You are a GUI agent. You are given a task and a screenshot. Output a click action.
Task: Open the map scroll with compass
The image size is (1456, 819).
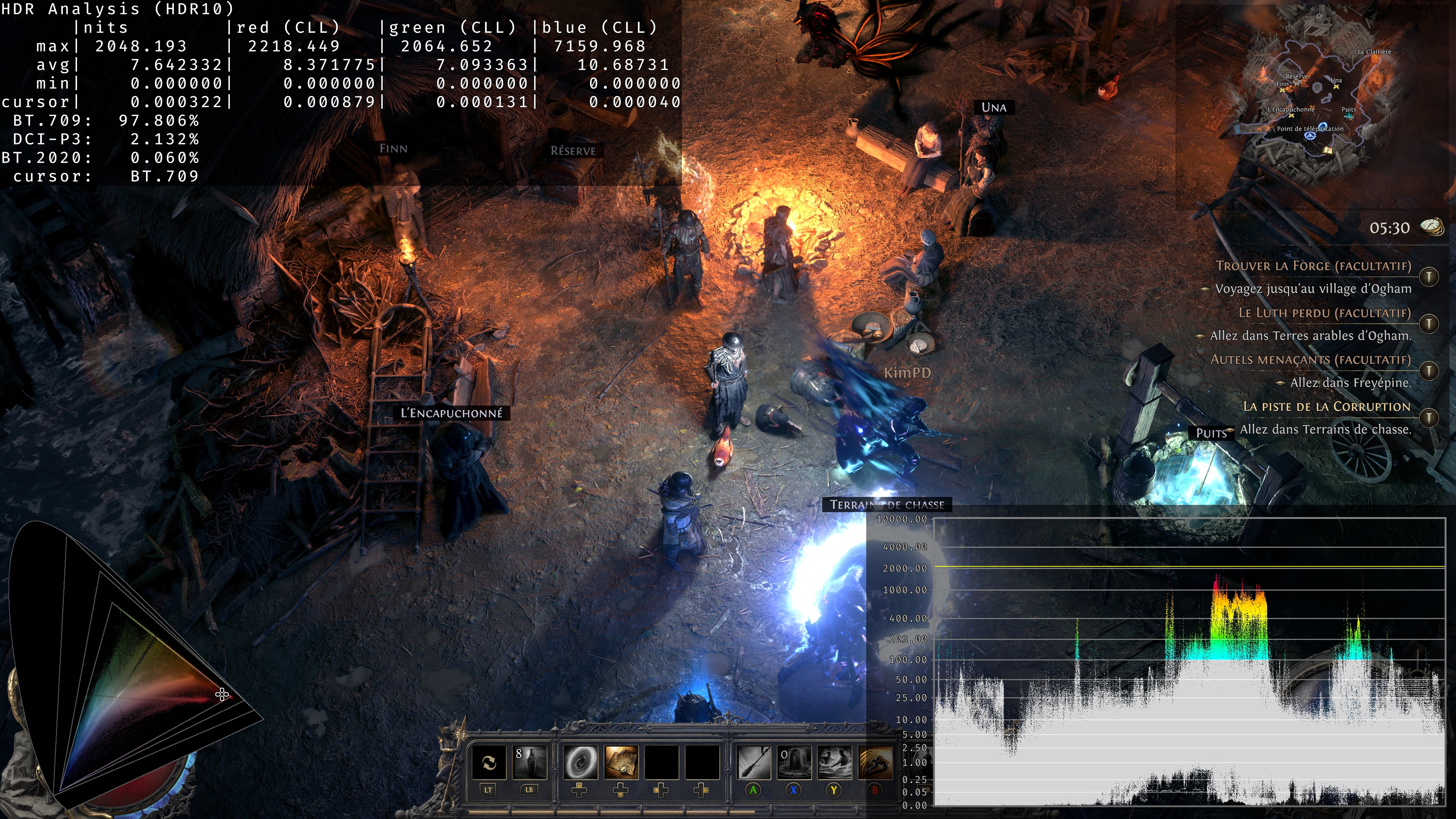coord(621,762)
